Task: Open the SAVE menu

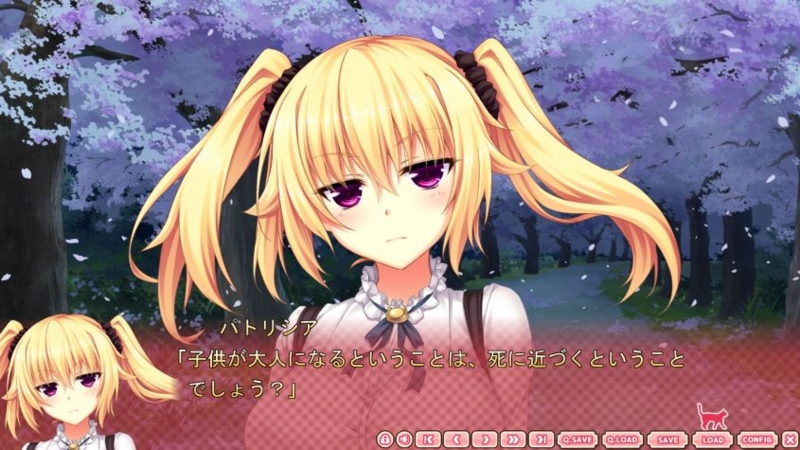Action: (x=668, y=439)
